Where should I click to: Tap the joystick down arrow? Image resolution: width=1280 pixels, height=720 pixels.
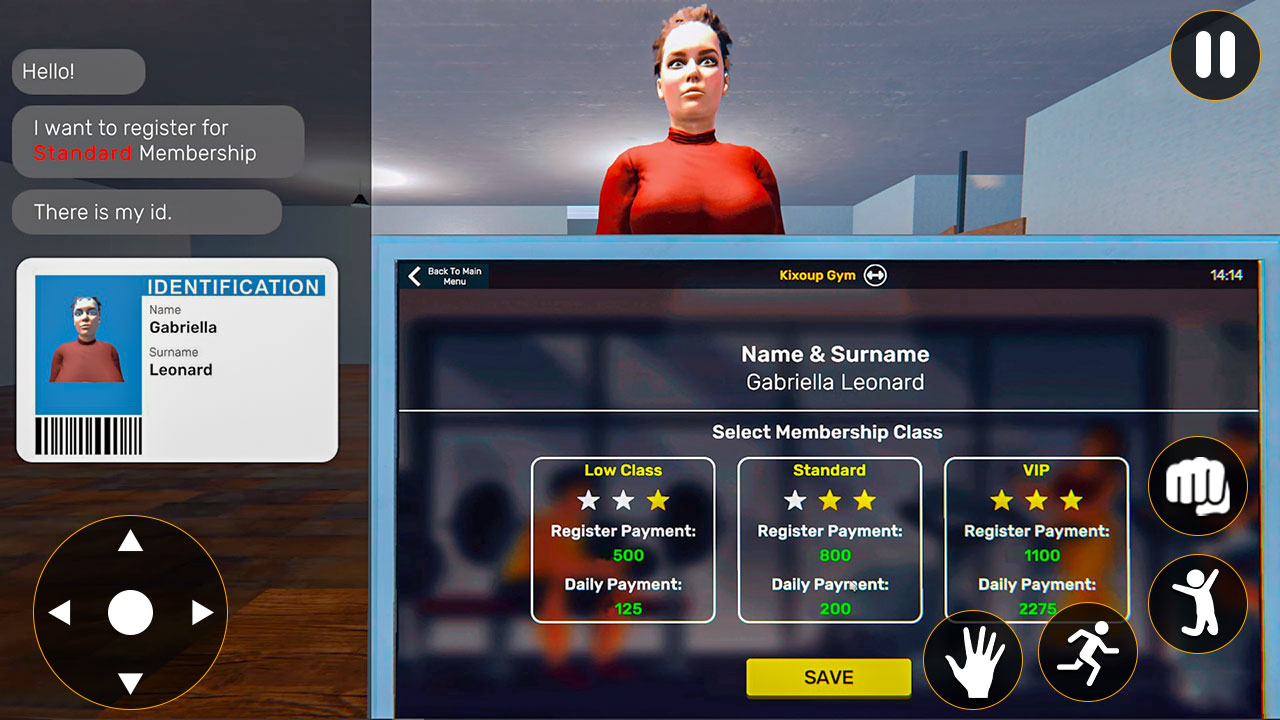pos(130,686)
